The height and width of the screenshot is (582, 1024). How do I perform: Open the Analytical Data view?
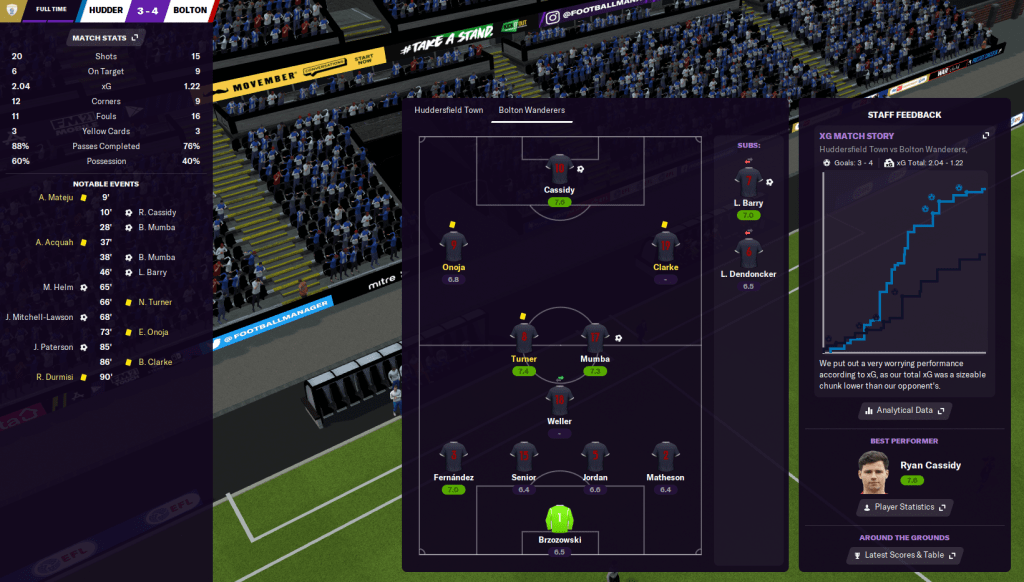tap(905, 410)
